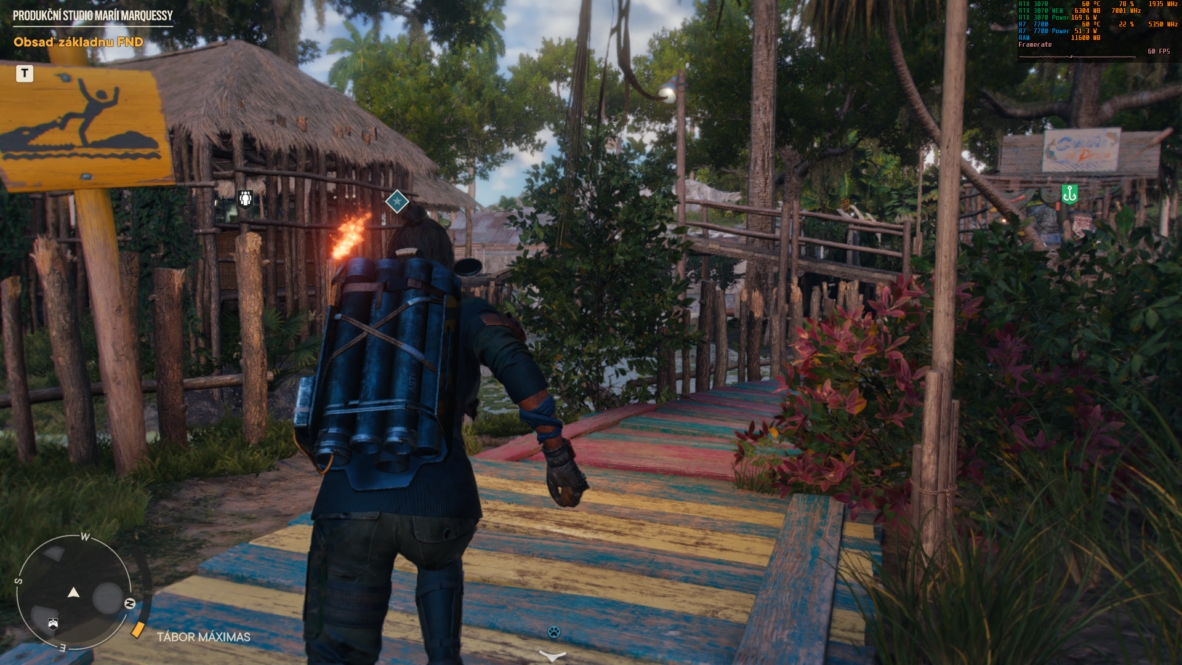
Task: Click the white people-group marker icon
Action: click(x=246, y=199)
